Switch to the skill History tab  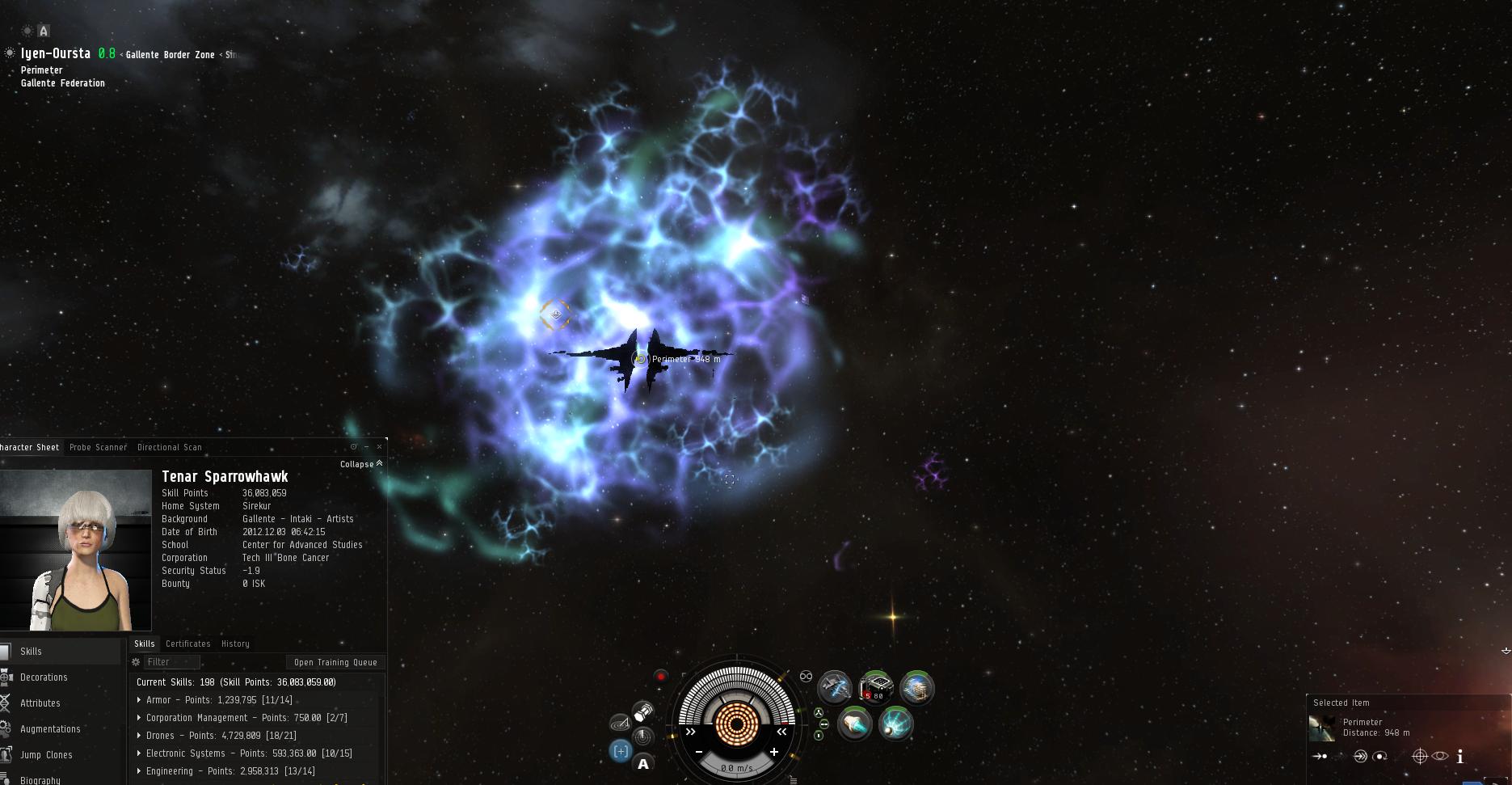(235, 644)
